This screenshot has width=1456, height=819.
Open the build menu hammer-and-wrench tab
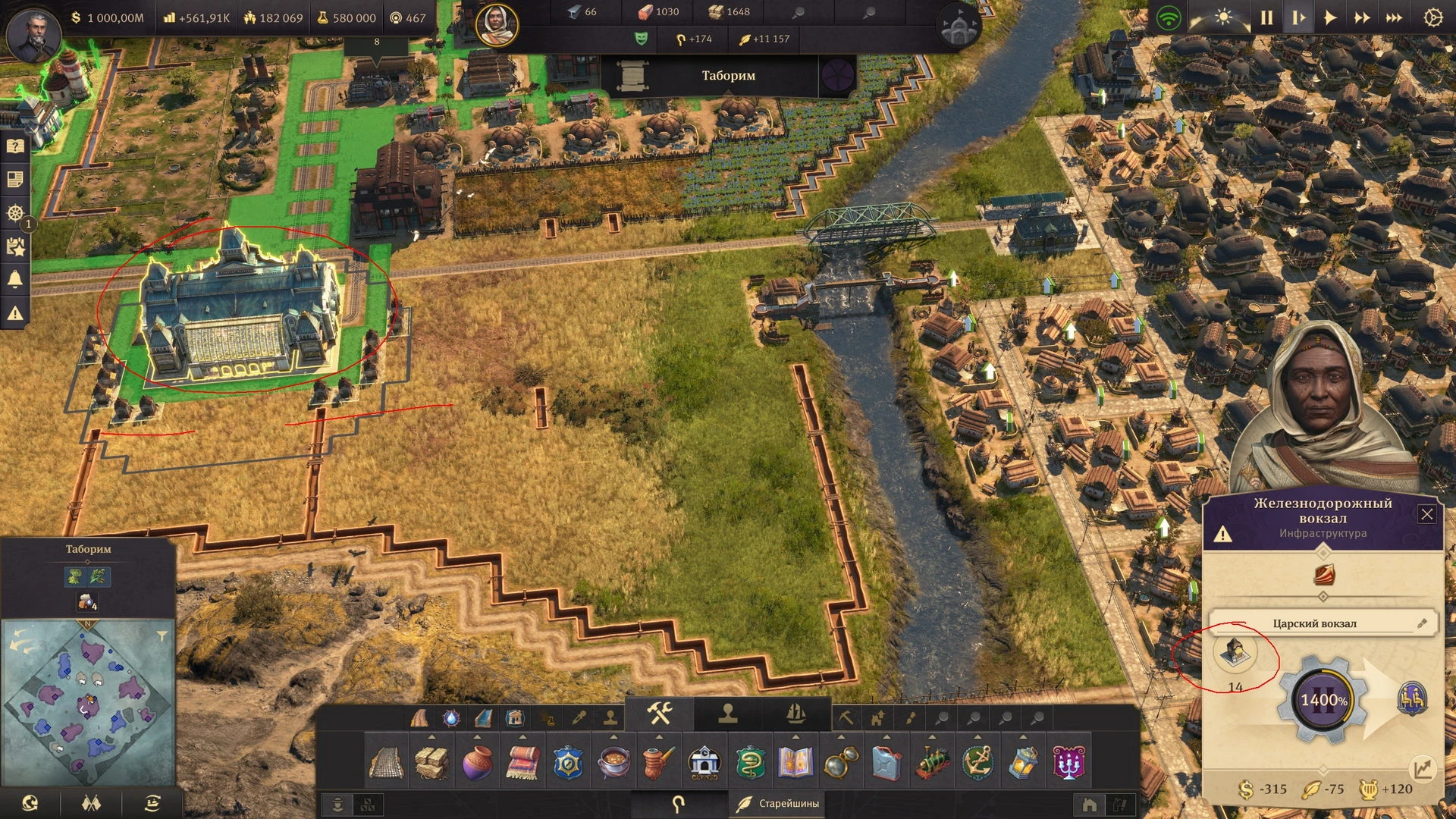pos(660,714)
